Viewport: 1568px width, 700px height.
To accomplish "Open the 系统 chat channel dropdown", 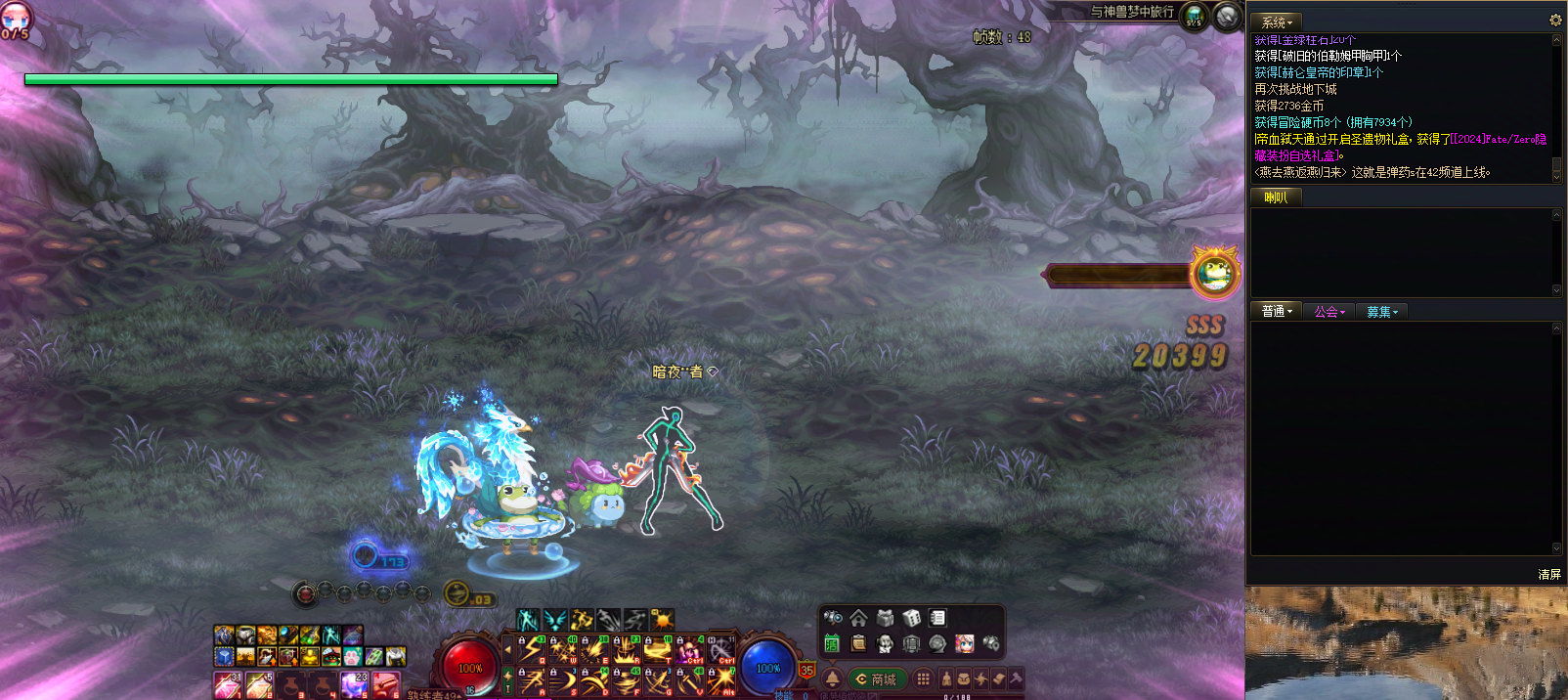I will click(1276, 22).
